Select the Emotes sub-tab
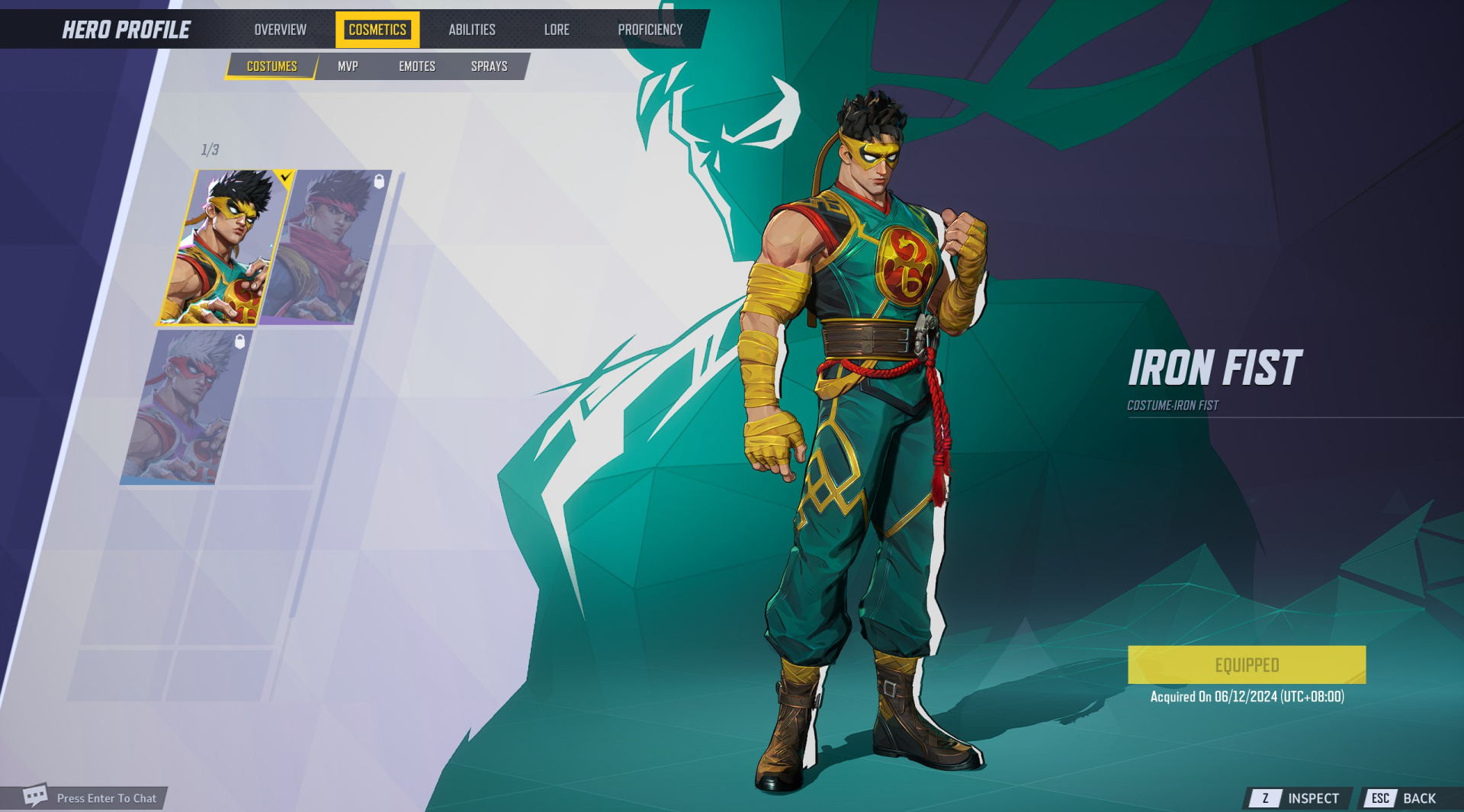 click(416, 66)
